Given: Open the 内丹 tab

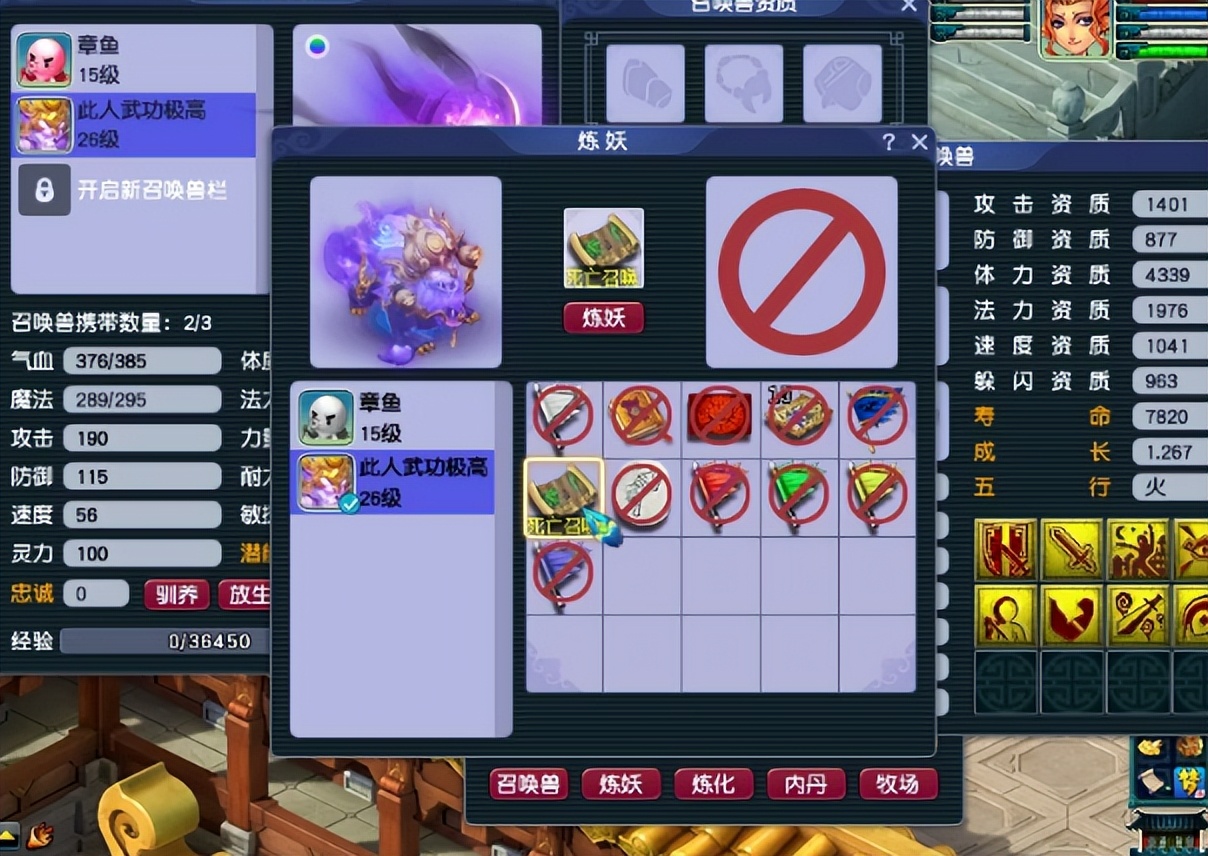Looking at the screenshot, I should tap(805, 785).
